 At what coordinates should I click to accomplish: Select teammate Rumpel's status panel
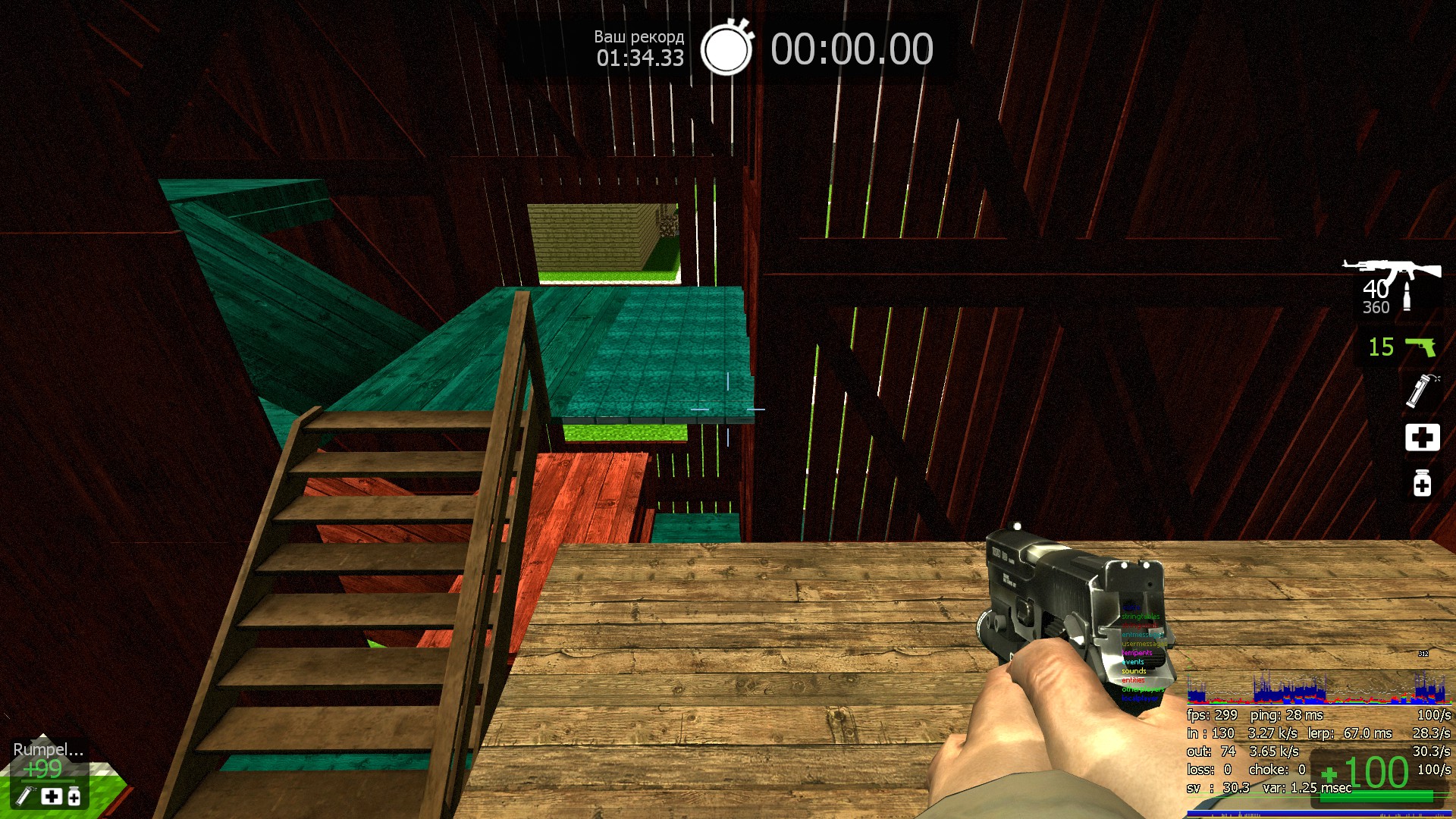tap(48, 770)
